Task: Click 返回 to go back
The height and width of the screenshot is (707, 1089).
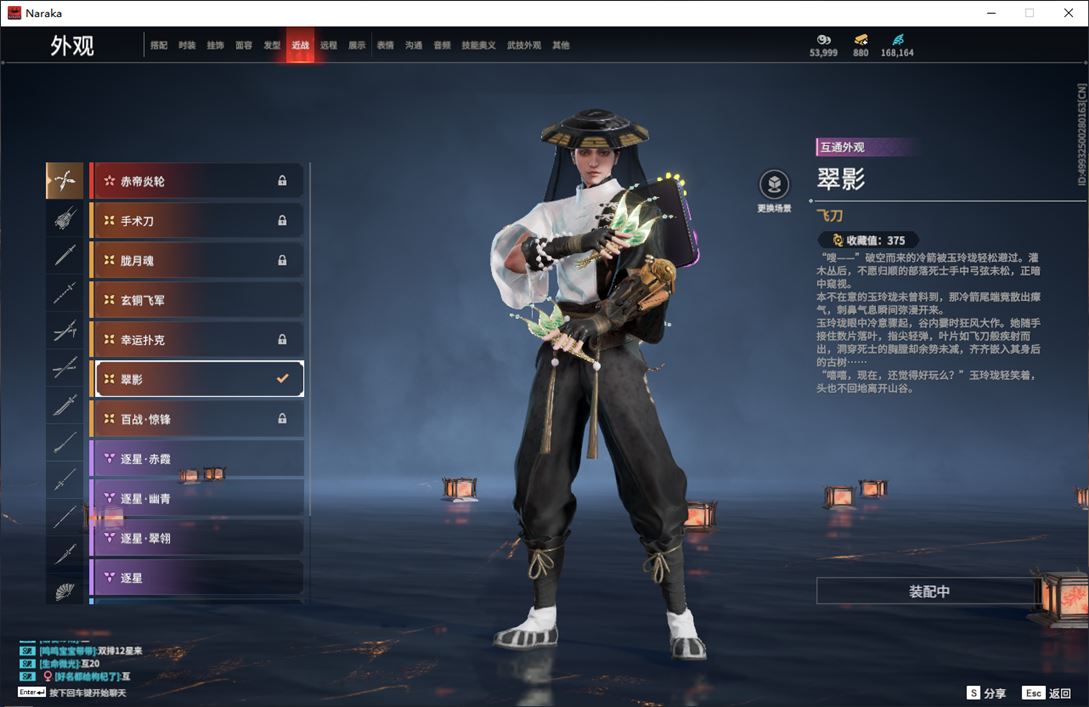Action: [1047, 693]
